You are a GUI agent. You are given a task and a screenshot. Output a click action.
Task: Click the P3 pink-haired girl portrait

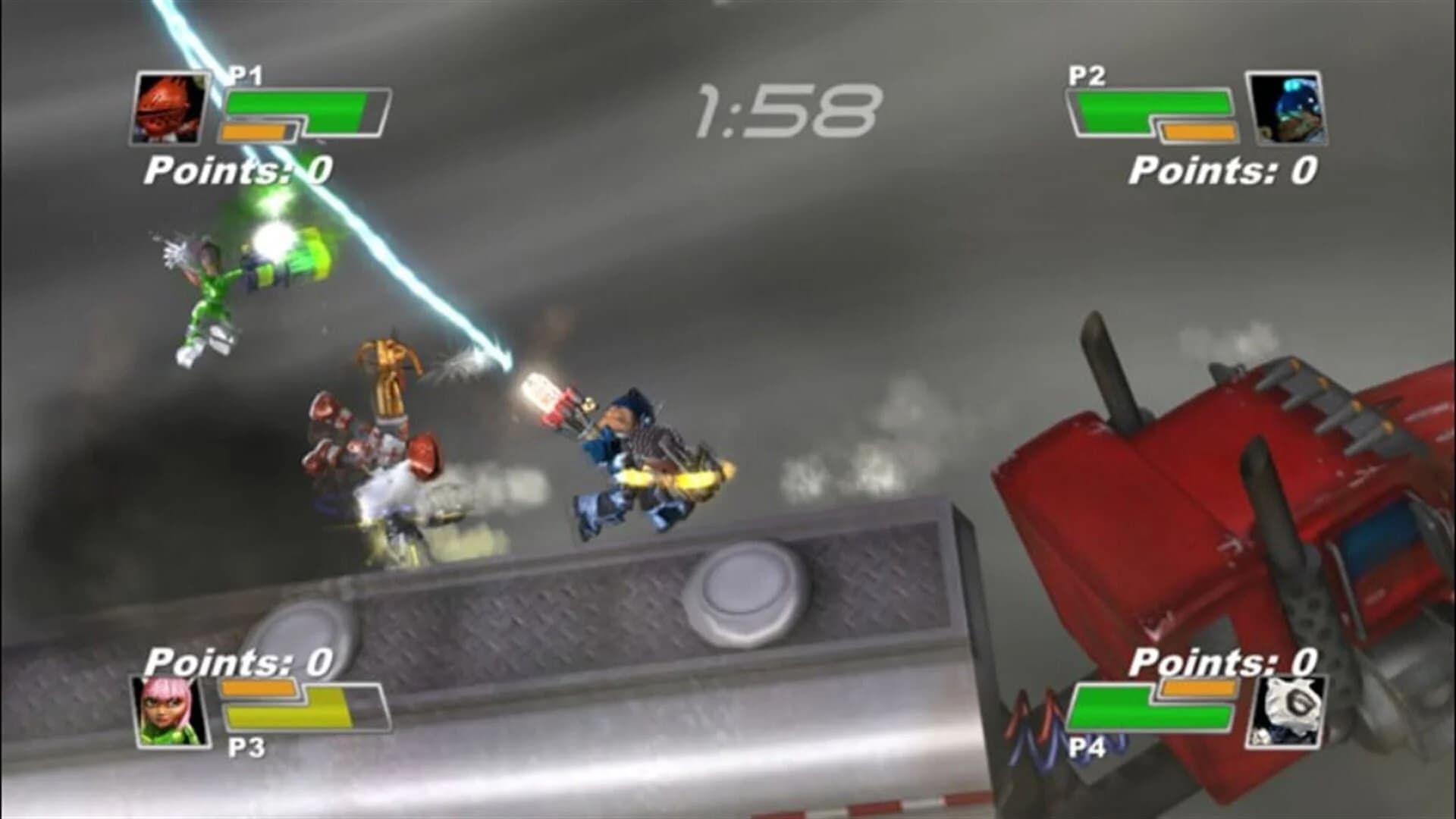pyautogui.click(x=171, y=713)
